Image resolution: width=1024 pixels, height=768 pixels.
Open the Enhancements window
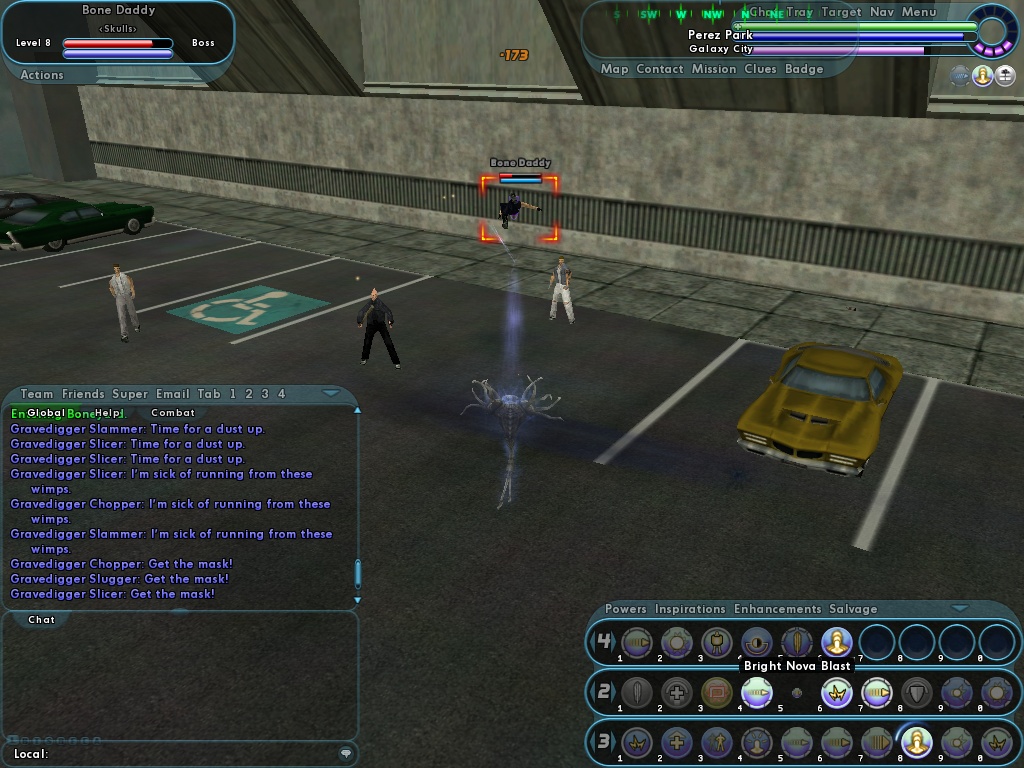pos(777,609)
